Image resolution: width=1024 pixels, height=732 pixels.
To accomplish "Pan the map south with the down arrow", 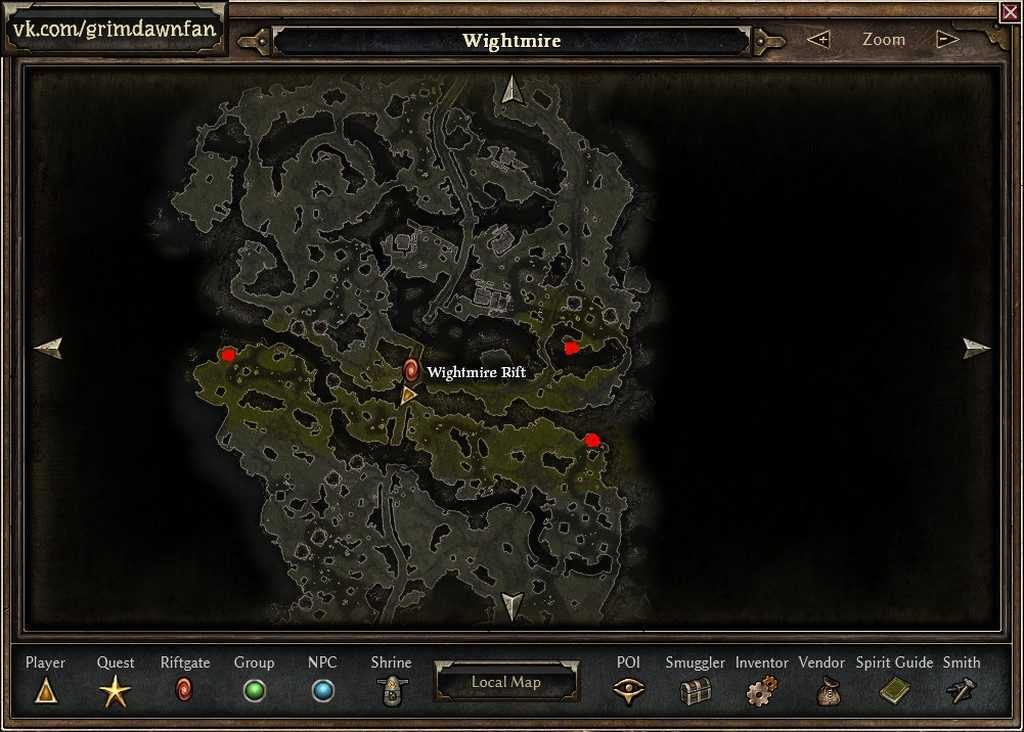I will [x=512, y=605].
